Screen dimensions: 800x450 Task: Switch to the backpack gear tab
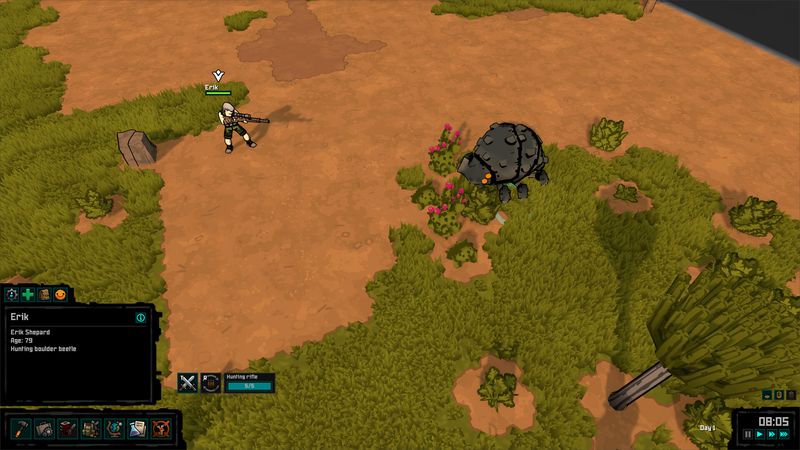(44, 294)
